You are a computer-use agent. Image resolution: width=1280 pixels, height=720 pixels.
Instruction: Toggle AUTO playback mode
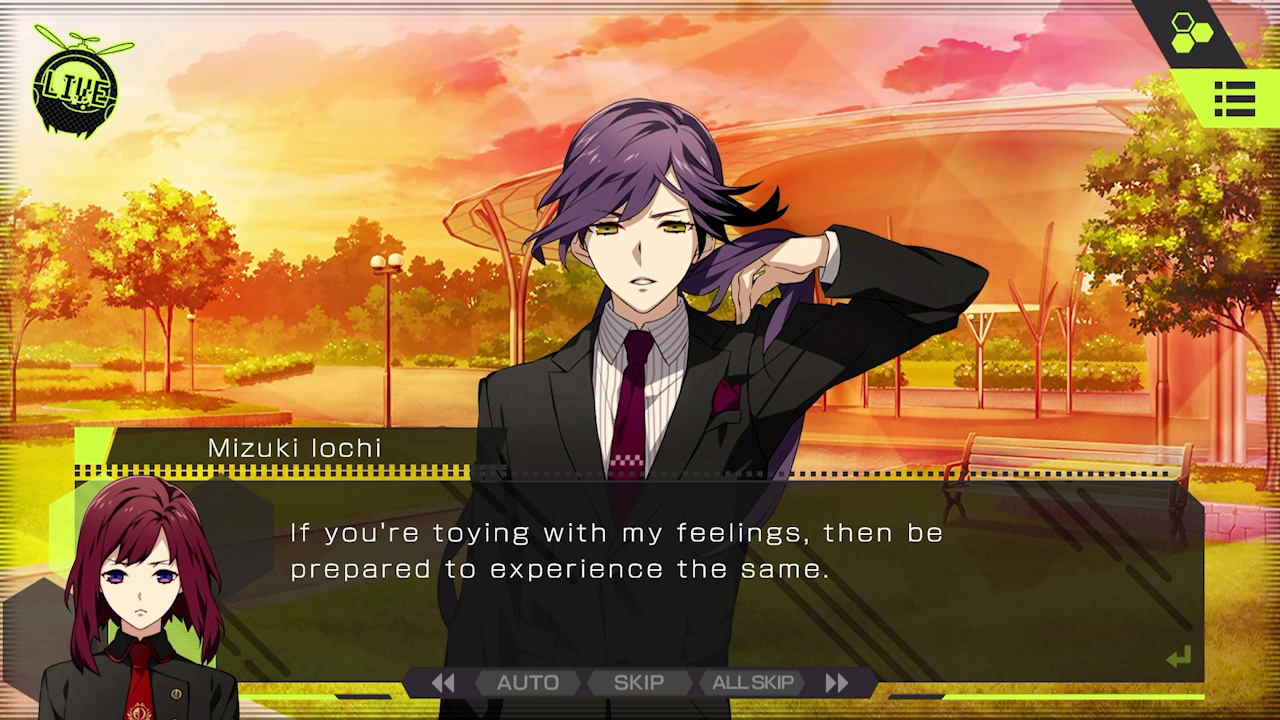tap(528, 682)
